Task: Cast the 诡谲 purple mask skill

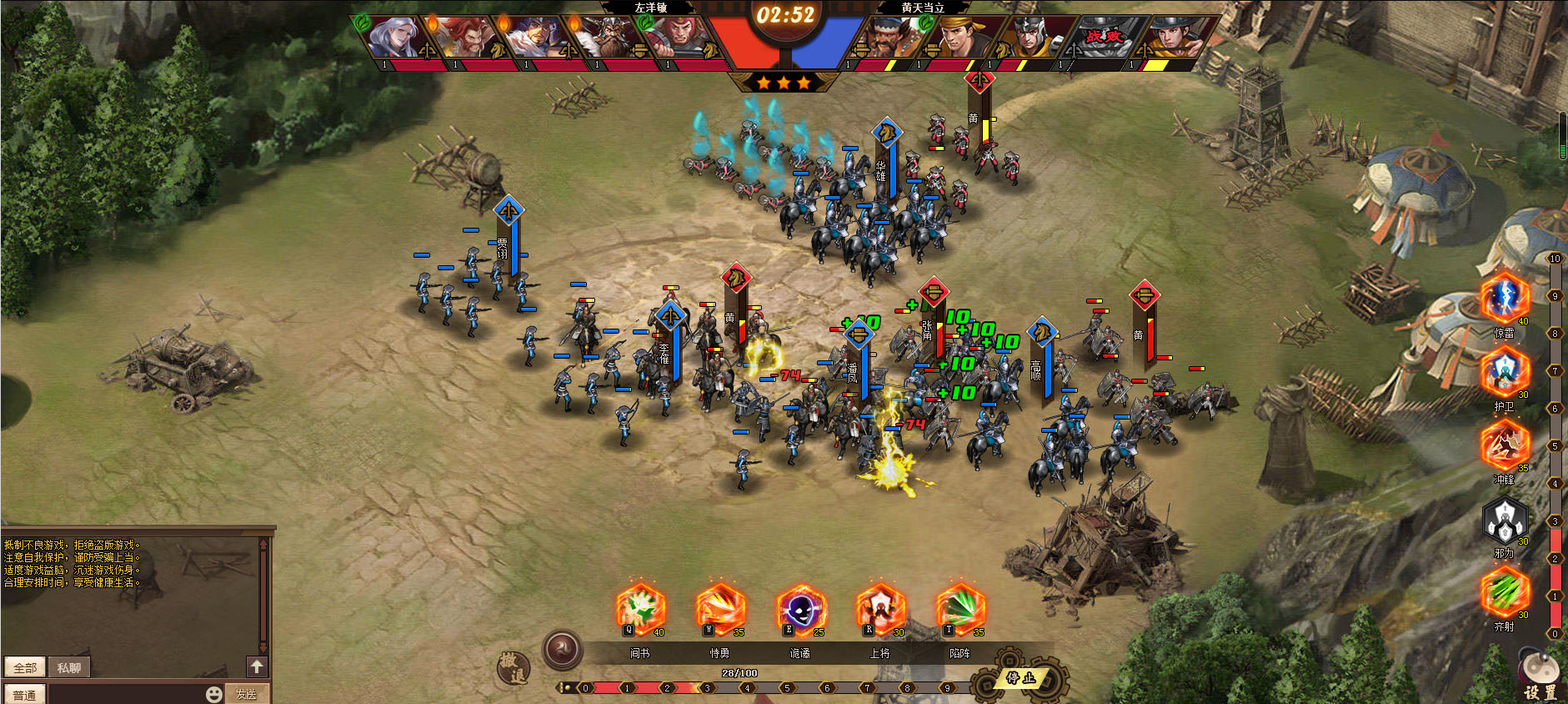Action: pyautogui.click(x=800, y=609)
